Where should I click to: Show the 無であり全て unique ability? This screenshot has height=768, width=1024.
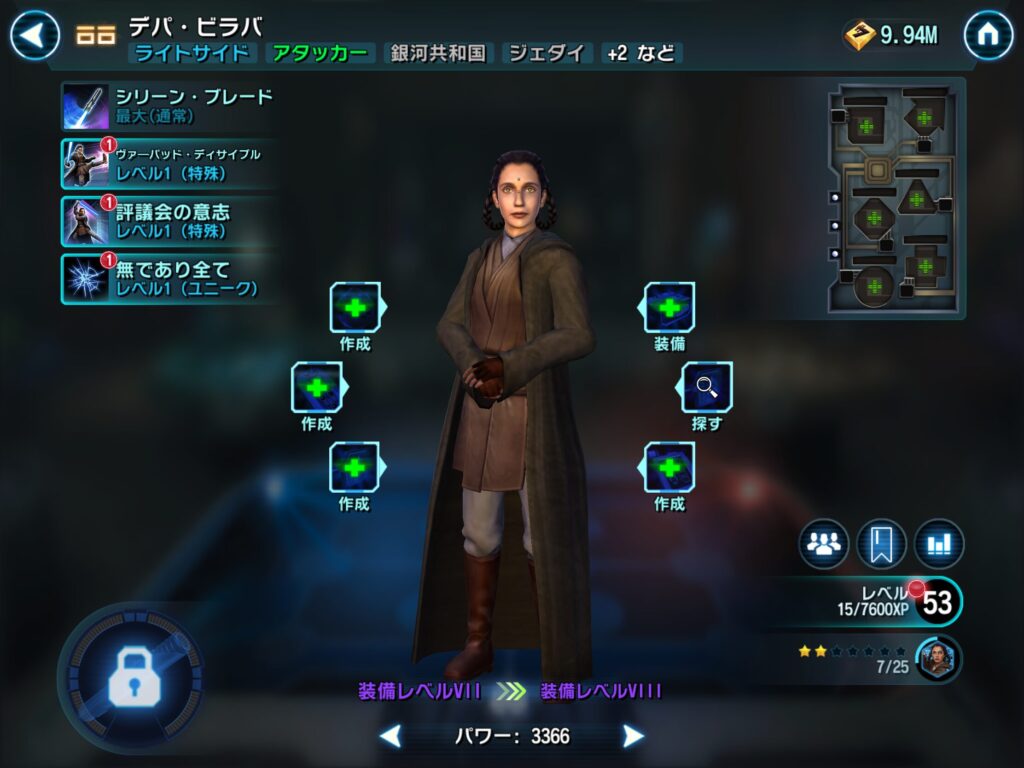click(x=168, y=278)
